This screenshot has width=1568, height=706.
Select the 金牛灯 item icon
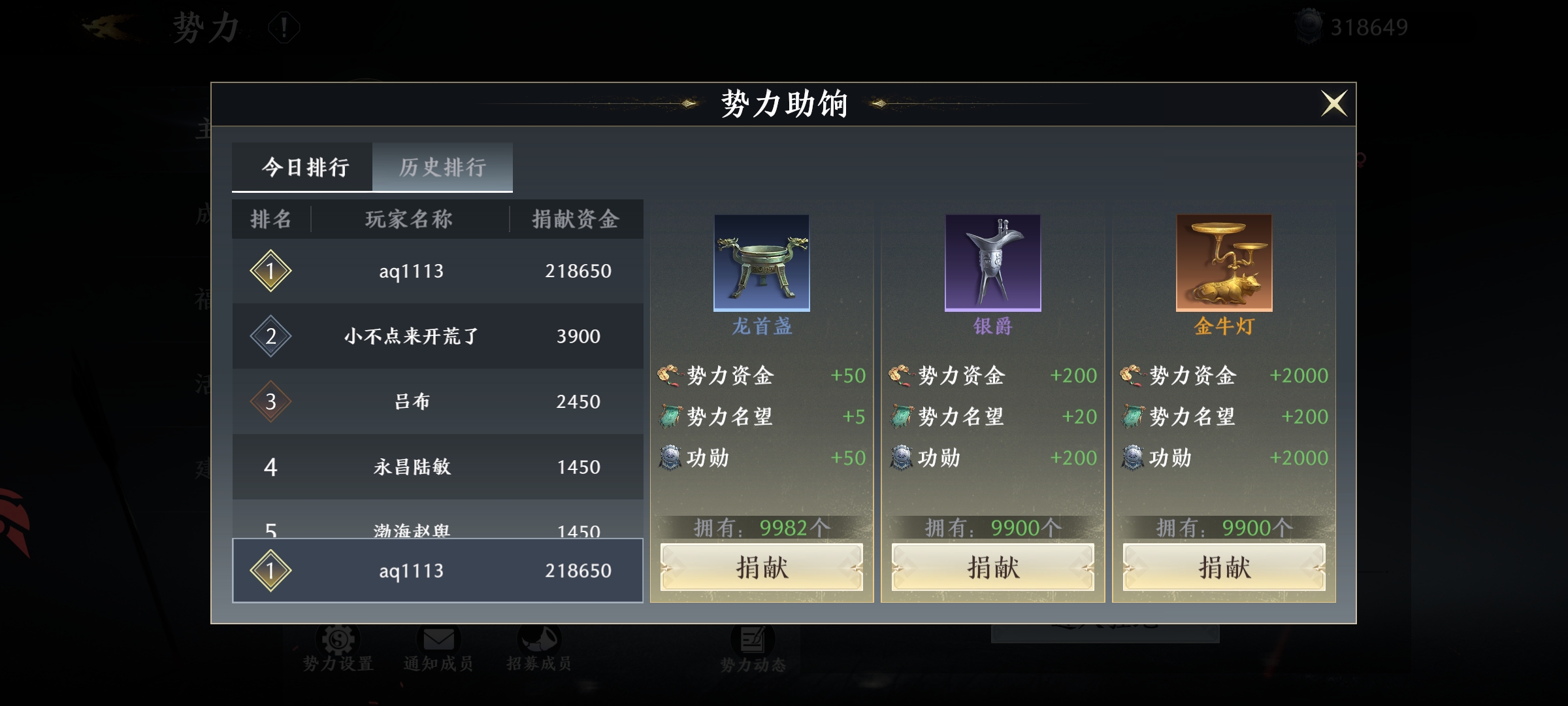pos(1223,263)
